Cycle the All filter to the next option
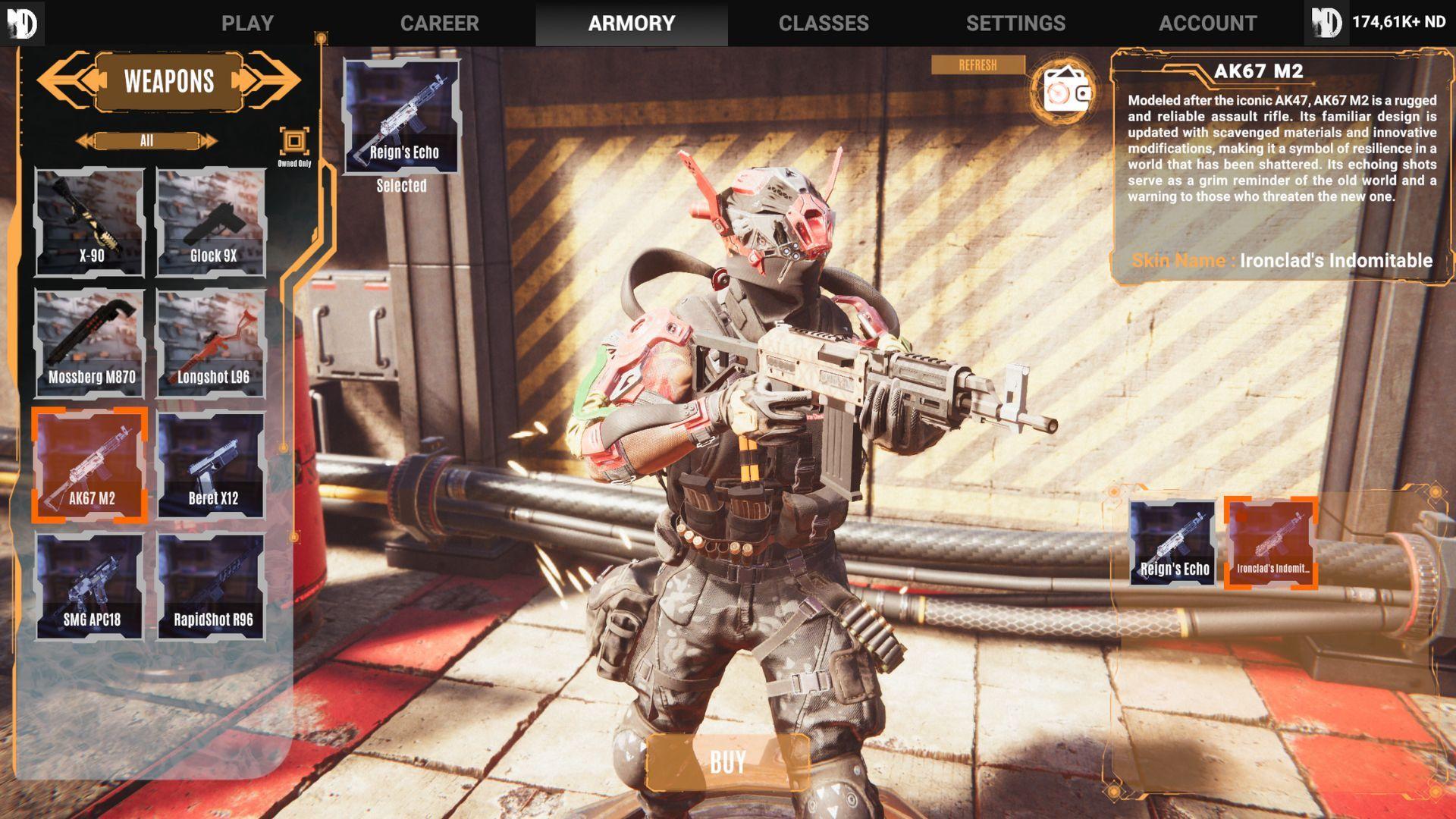 [207, 141]
